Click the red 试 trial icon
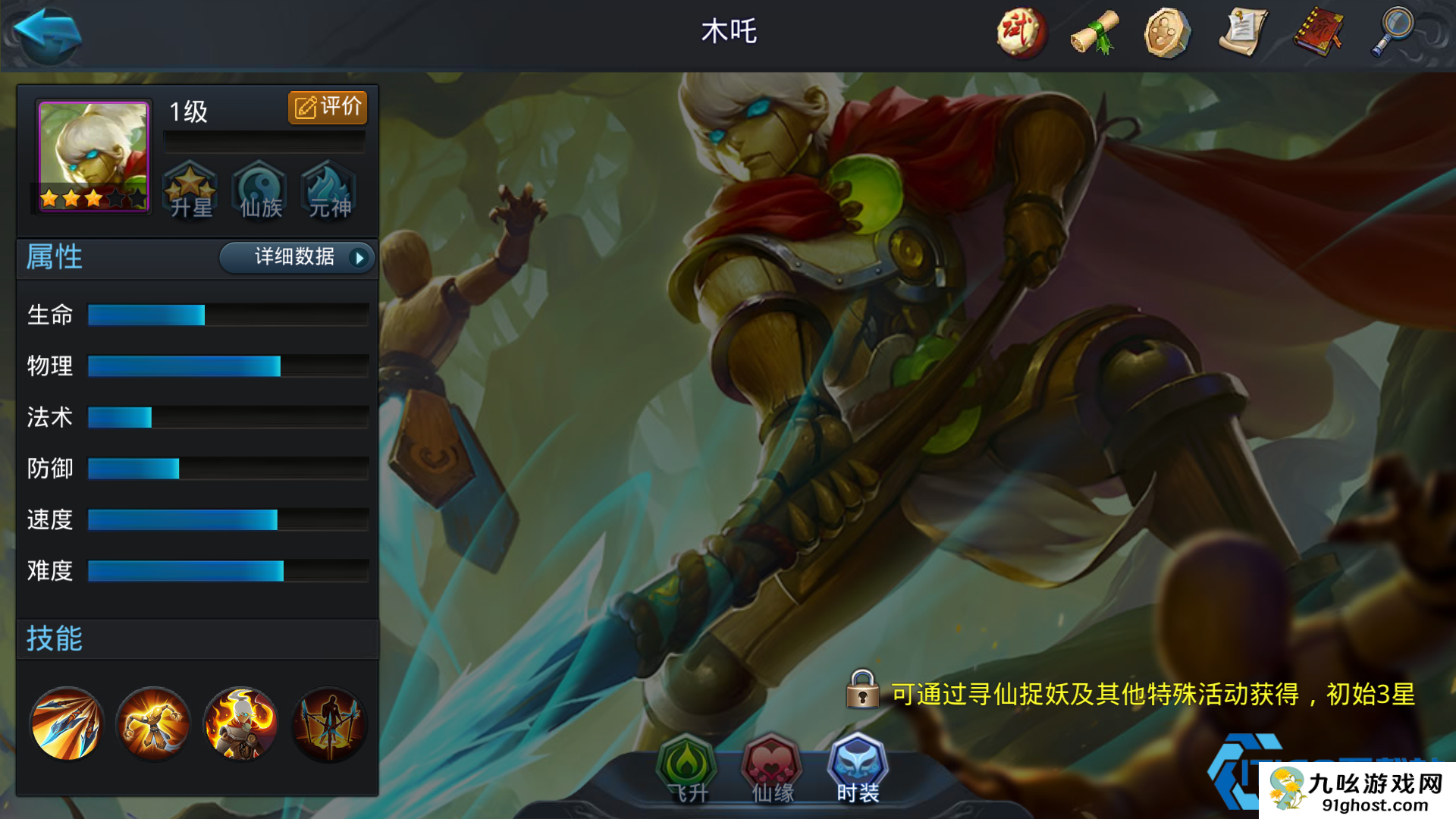 point(1021,32)
